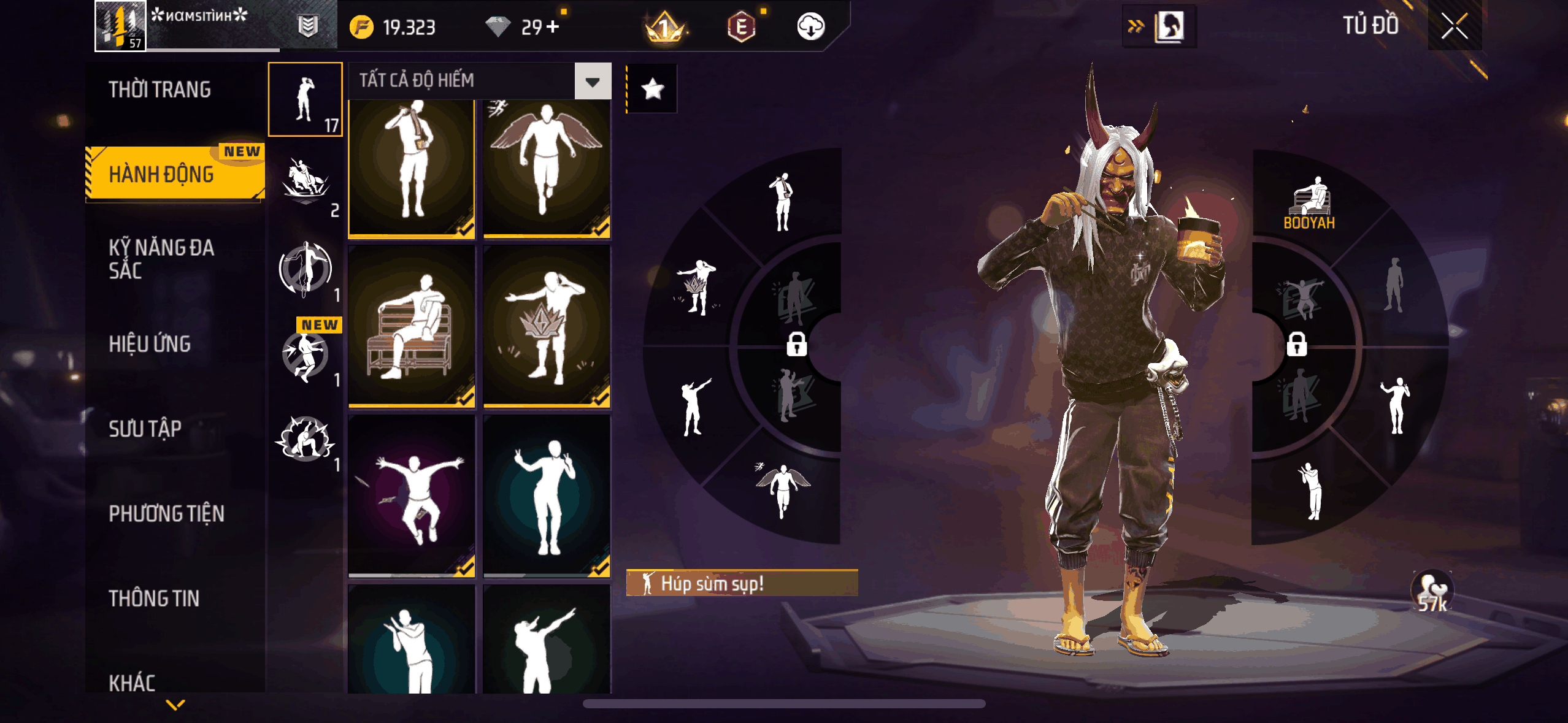Open the cloud download icon
The height and width of the screenshot is (723, 1568).
point(810,26)
